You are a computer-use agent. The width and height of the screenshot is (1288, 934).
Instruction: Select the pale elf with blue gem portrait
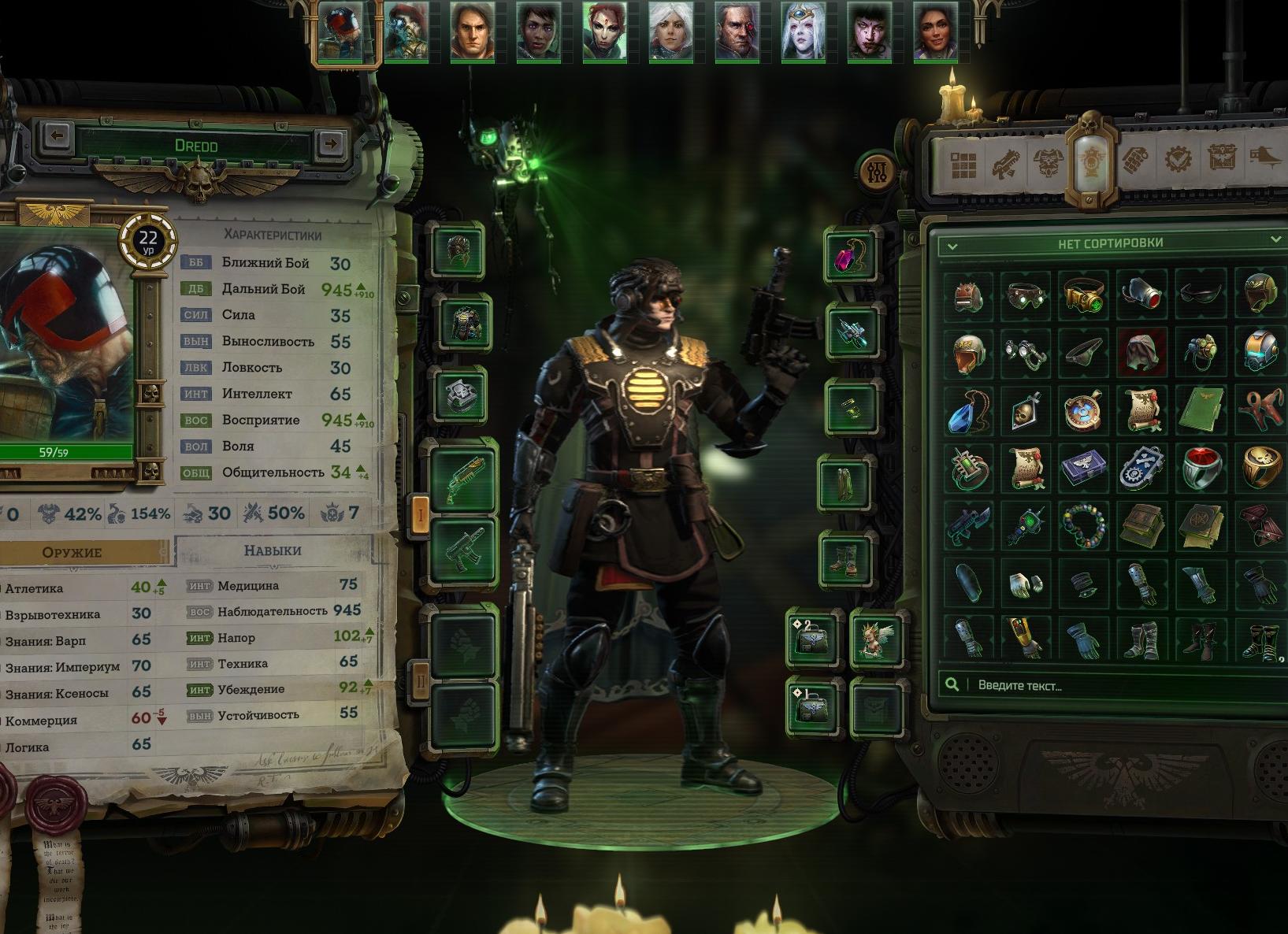803,32
